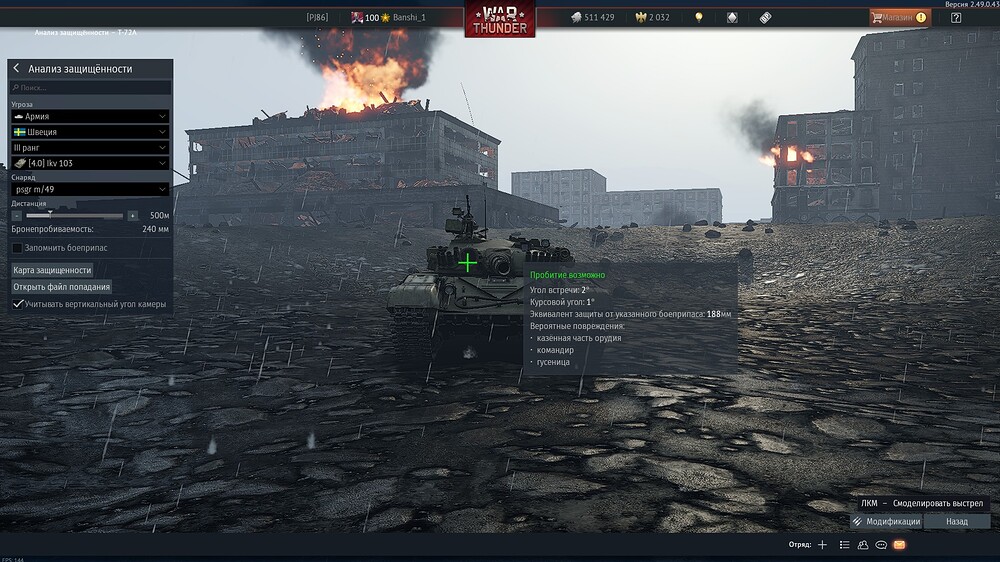Open the question mark help button
This screenshot has height=562, width=1000.
tap(957, 17)
